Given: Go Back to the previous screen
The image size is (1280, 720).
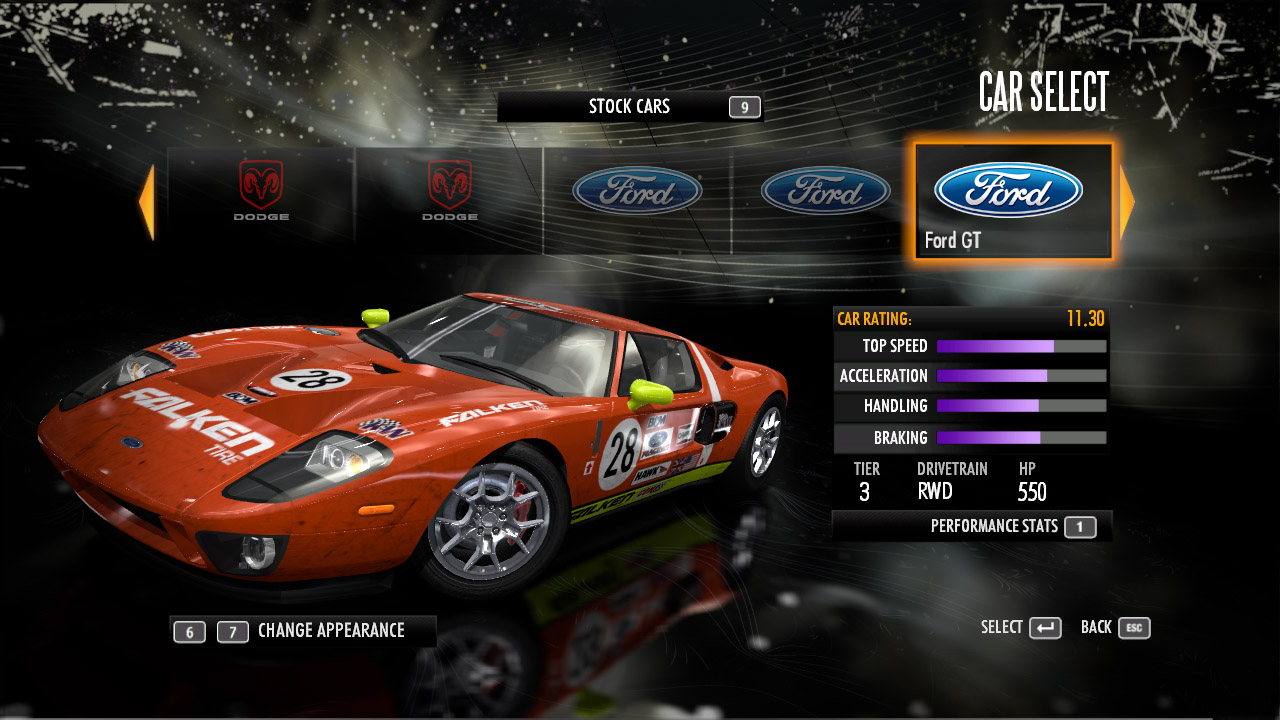Looking at the screenshot, I should (1115, 628).
